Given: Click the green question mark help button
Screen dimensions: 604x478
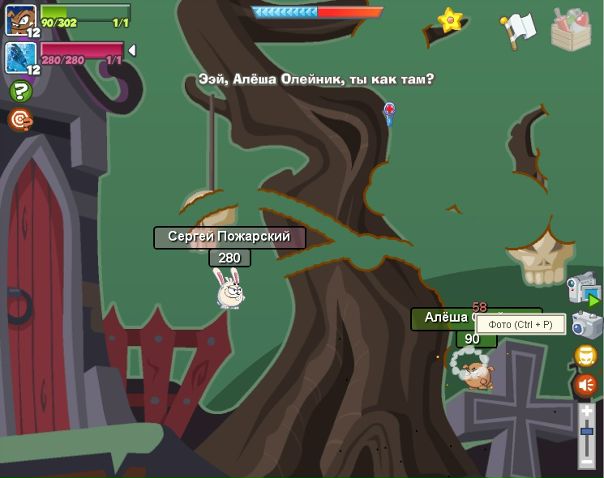Looking at the screenshot, I should pyautogui.click(x=19, y=92).
